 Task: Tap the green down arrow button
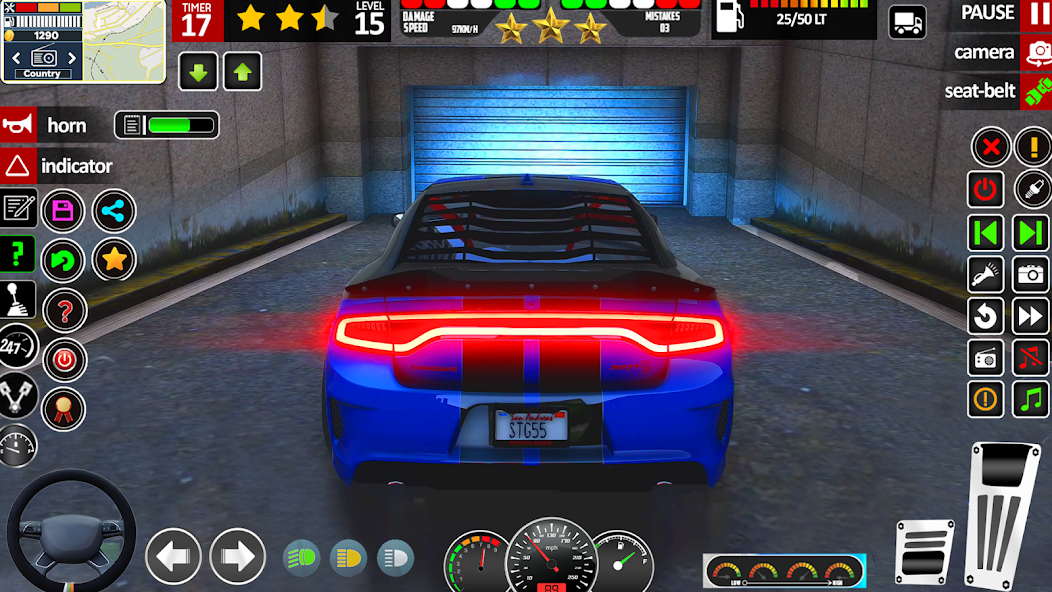point(198,72)
